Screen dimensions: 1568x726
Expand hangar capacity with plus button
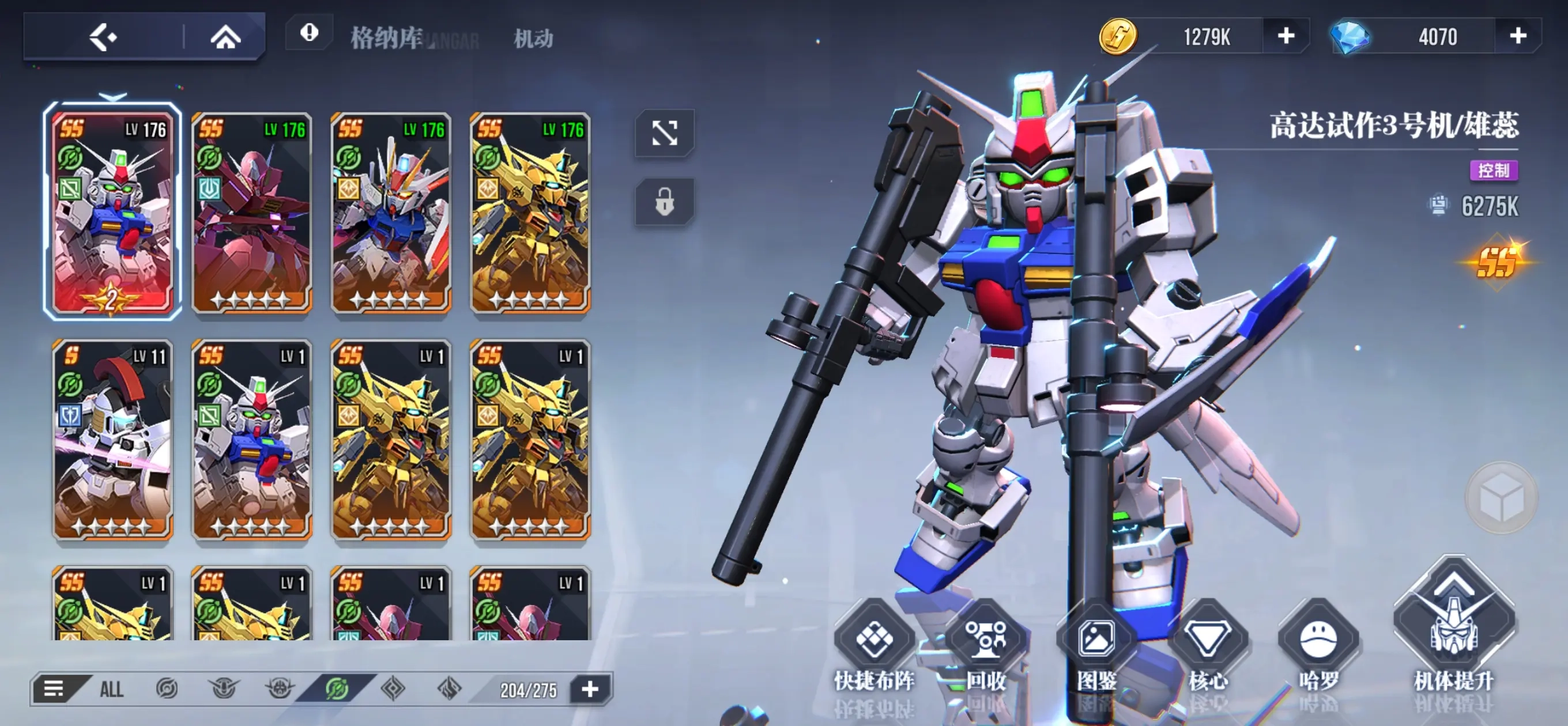click(x=590, y=689)
